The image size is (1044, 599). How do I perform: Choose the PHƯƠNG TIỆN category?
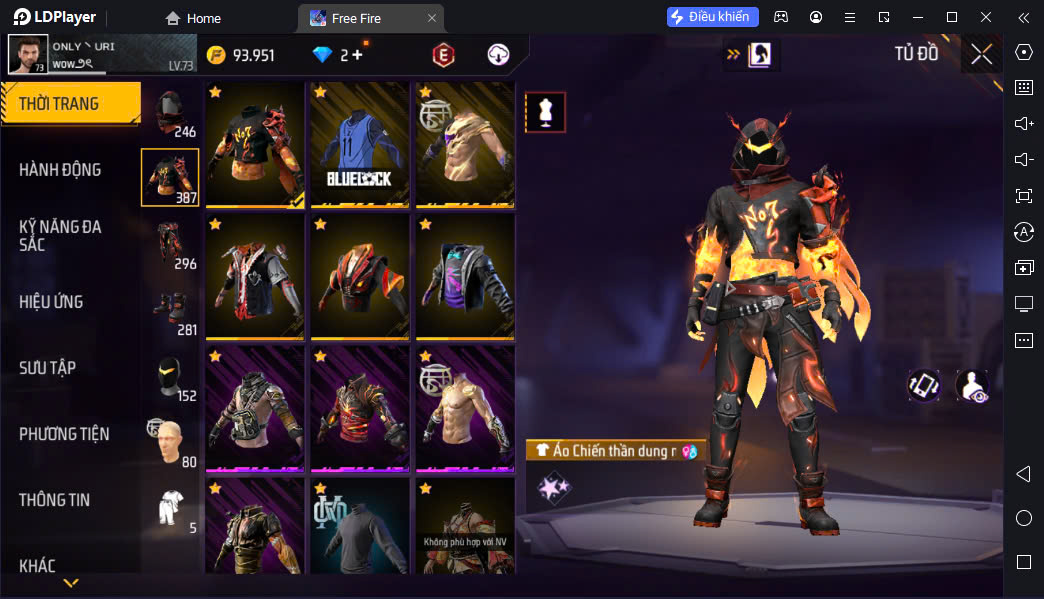(64, 434)
